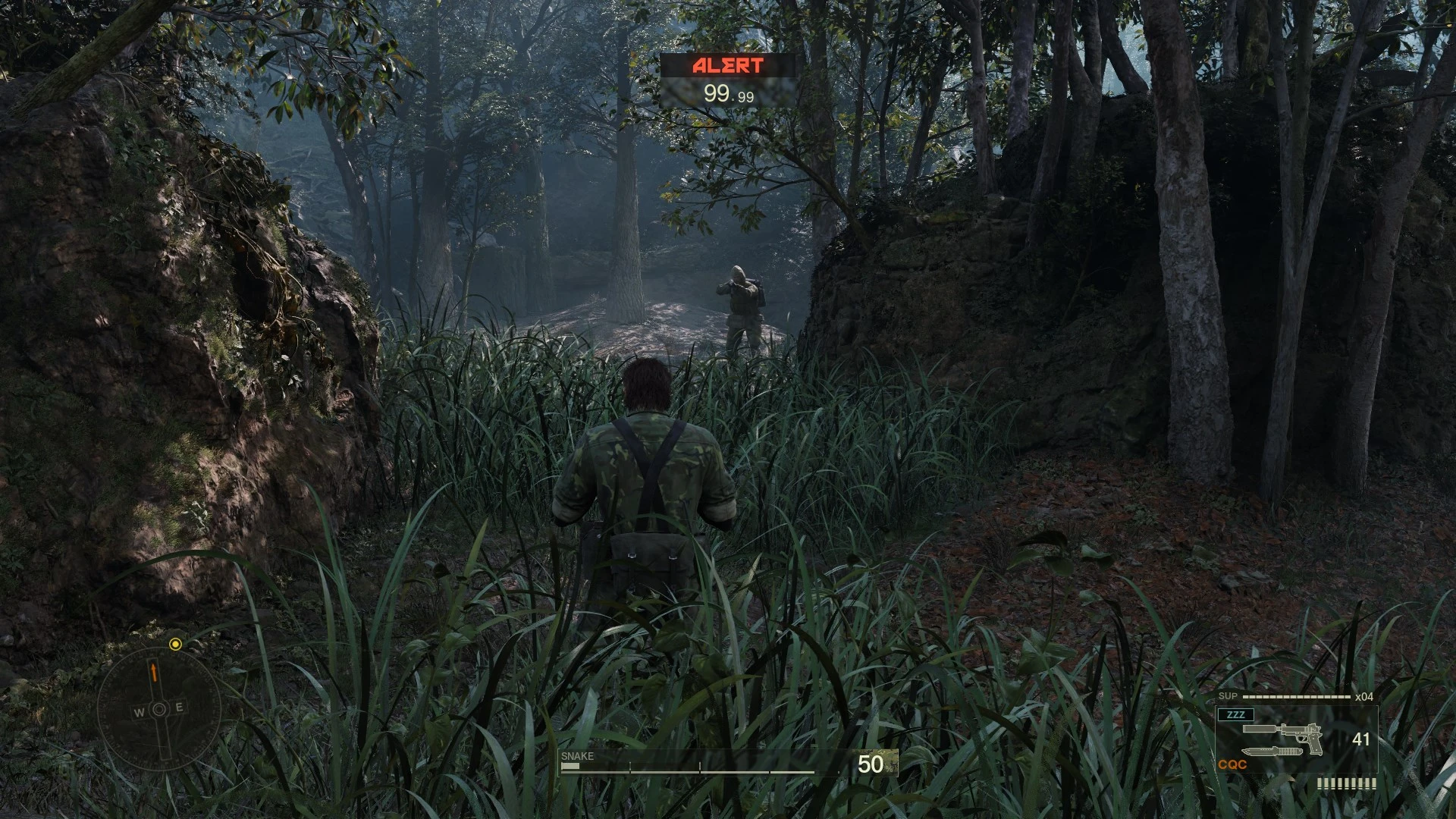Select the suppressed tranquilizer pistol icon
Image resolution: width=1456 pixels, height=819 pixels.
point(1284,734)
